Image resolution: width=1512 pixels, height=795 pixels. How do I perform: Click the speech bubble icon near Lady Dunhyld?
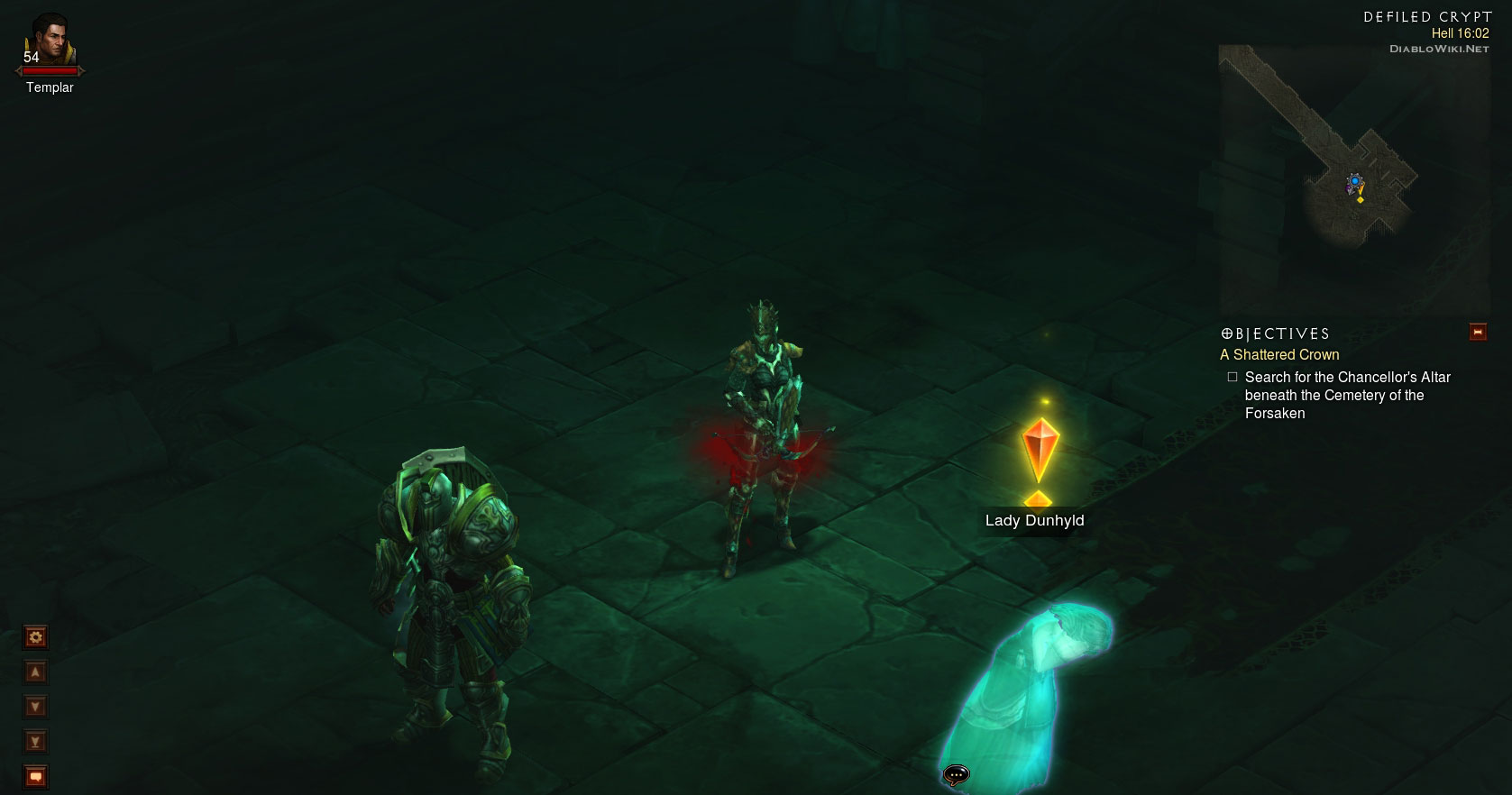(x=956, y=774)
